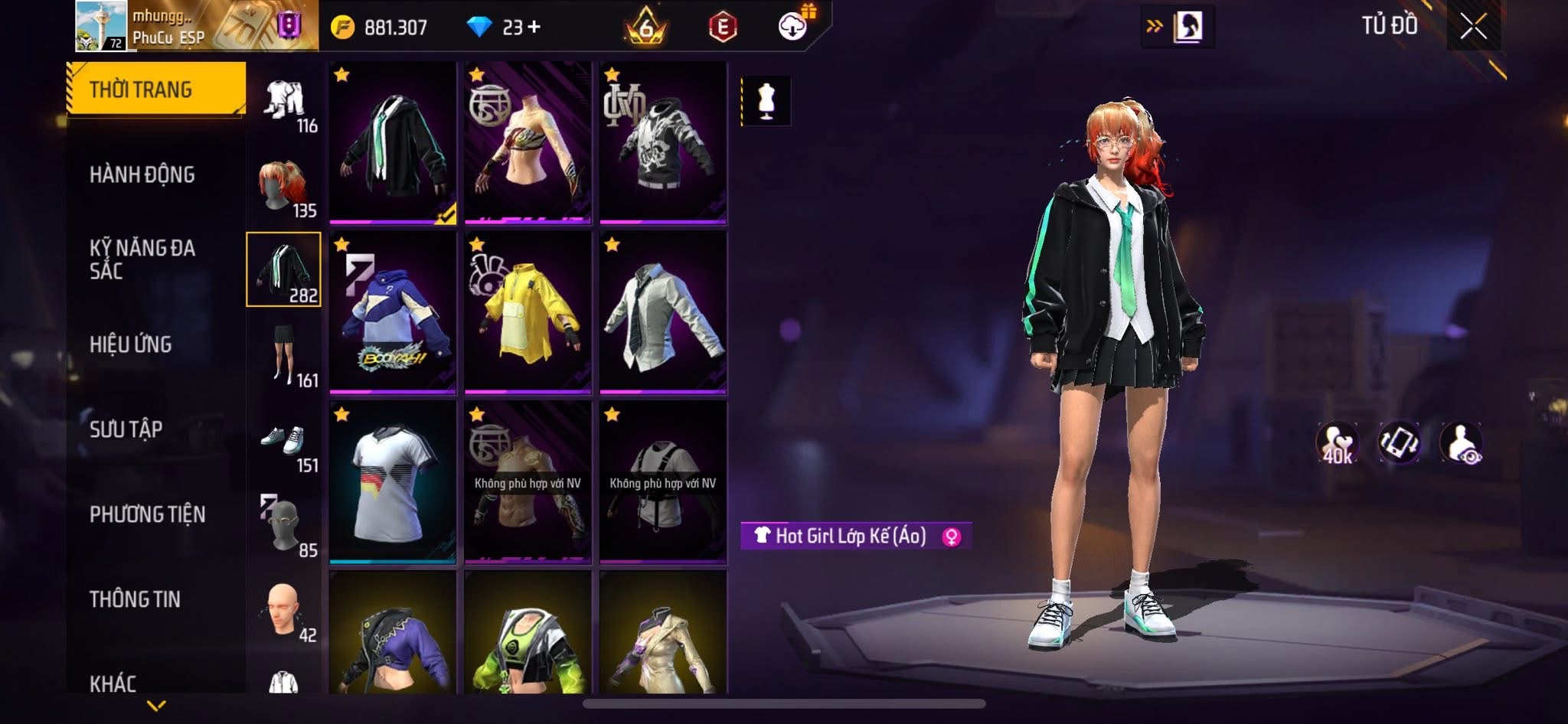
Task: Click the diamond top-up plus button
Action: [534, 28]
